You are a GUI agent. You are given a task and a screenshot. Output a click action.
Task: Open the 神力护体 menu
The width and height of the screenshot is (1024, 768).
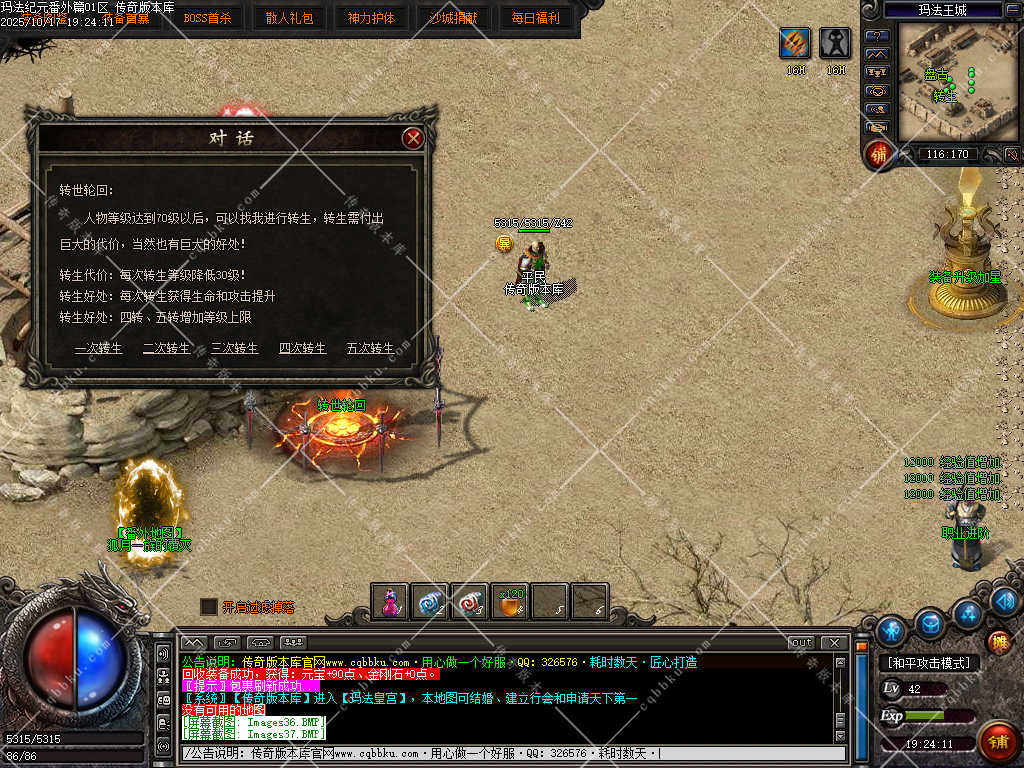371,18
